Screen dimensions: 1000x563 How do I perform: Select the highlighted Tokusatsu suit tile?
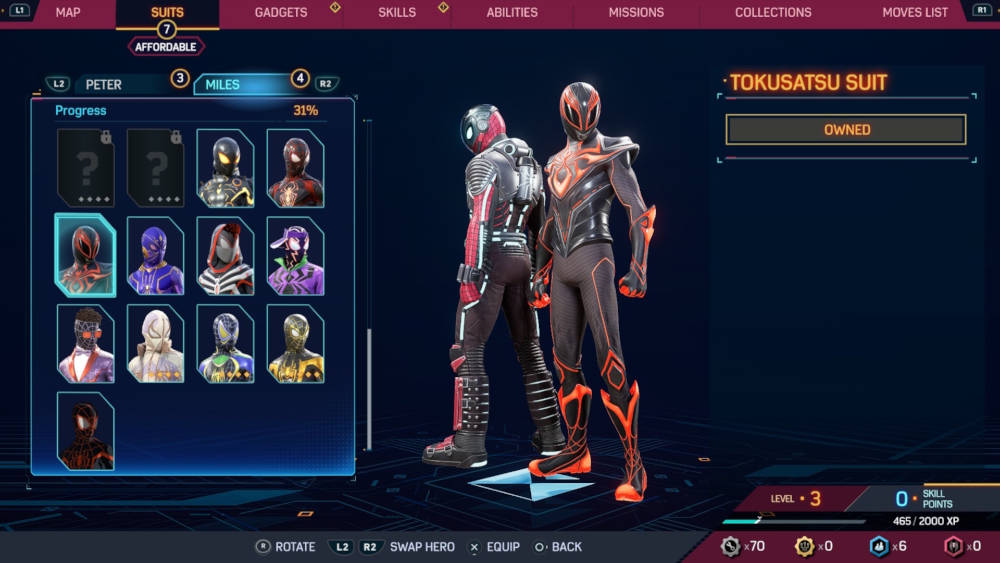[x=85, y=256]
